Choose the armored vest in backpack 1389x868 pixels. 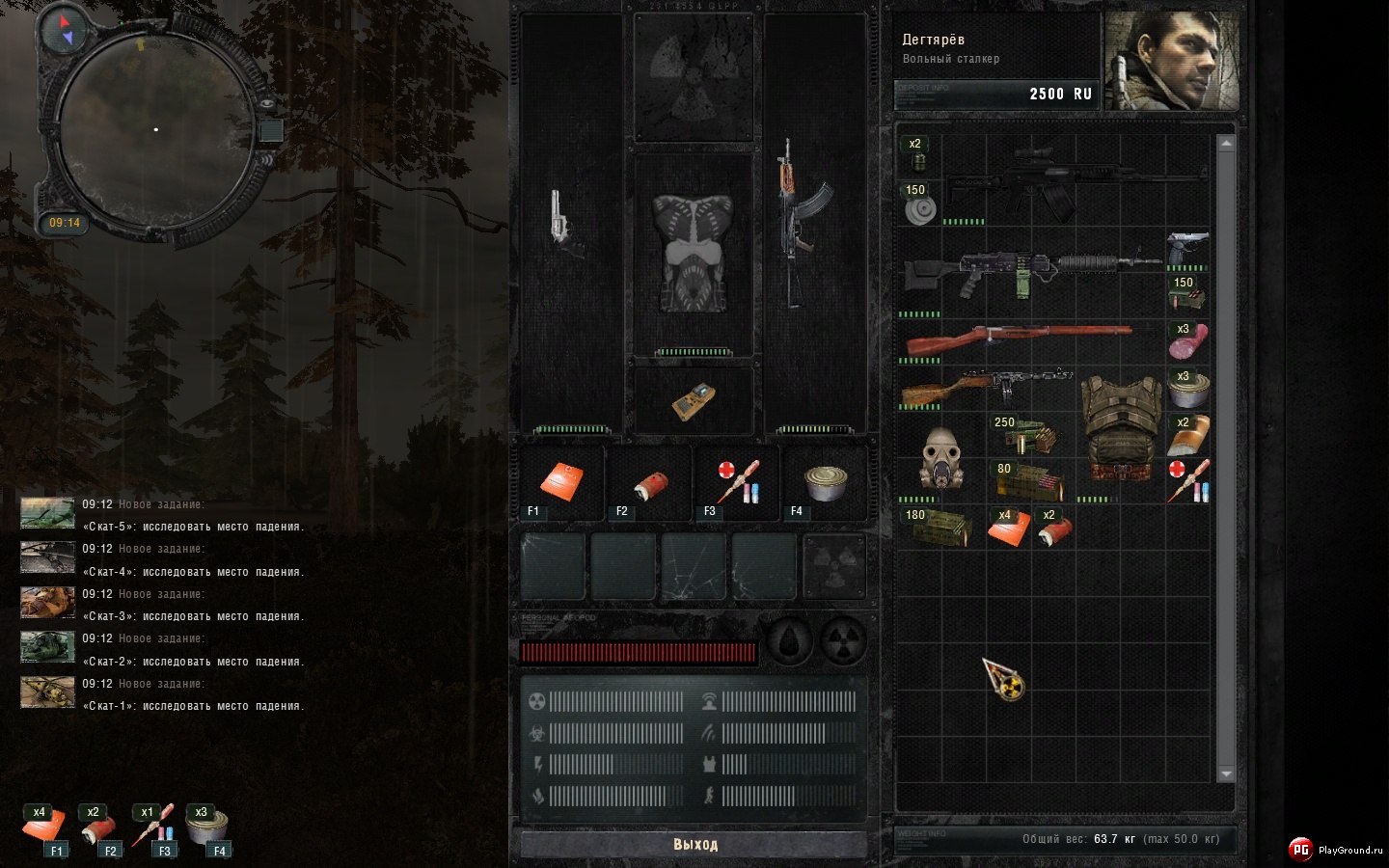click(1122, 428)
